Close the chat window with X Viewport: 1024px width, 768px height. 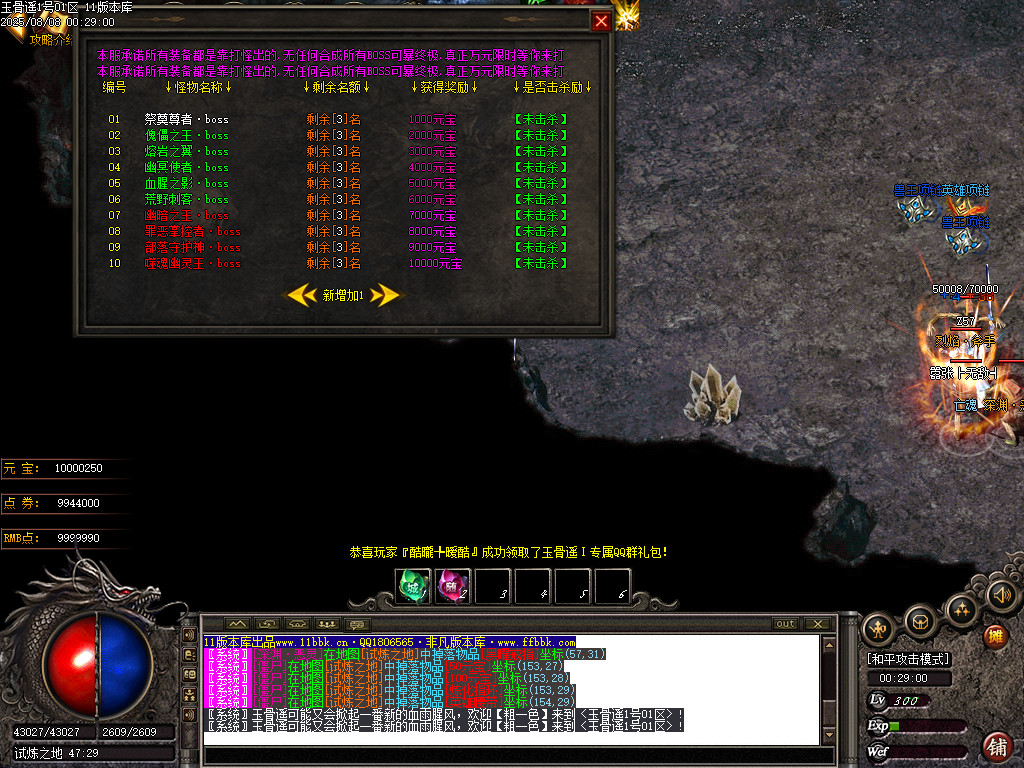[x=818, y=624]
